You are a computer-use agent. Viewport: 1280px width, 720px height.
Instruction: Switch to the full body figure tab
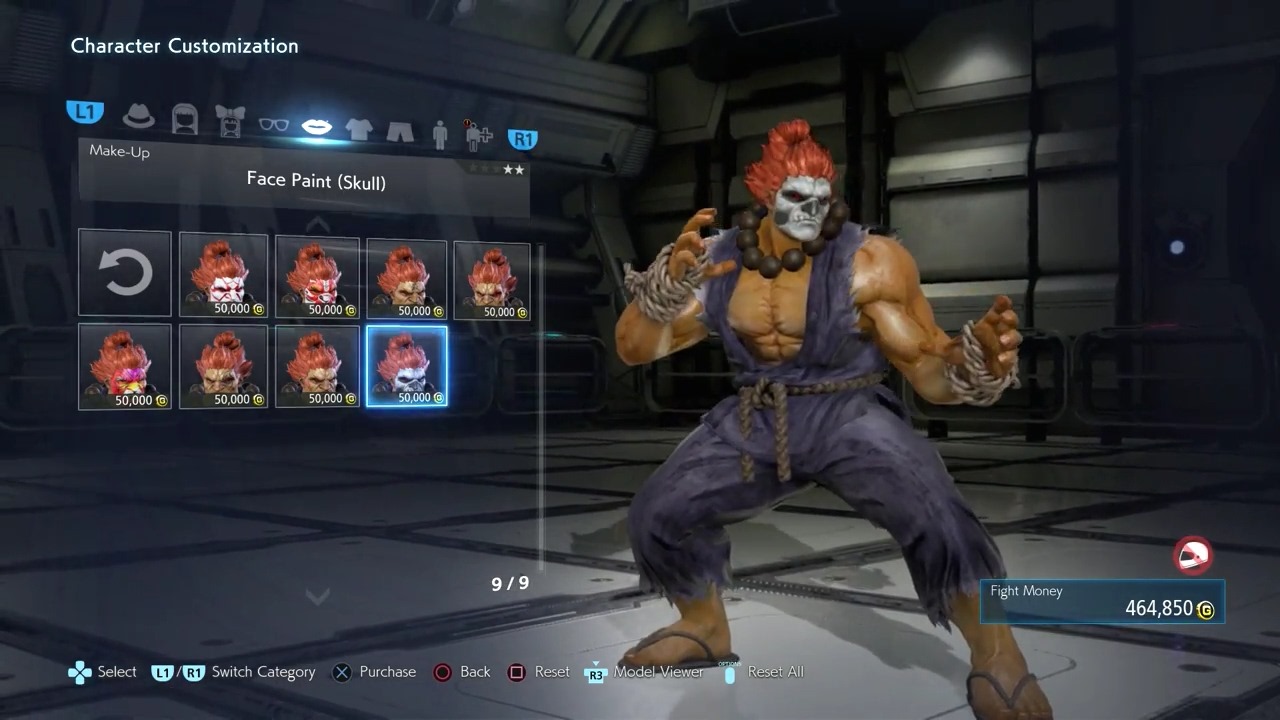440,134
